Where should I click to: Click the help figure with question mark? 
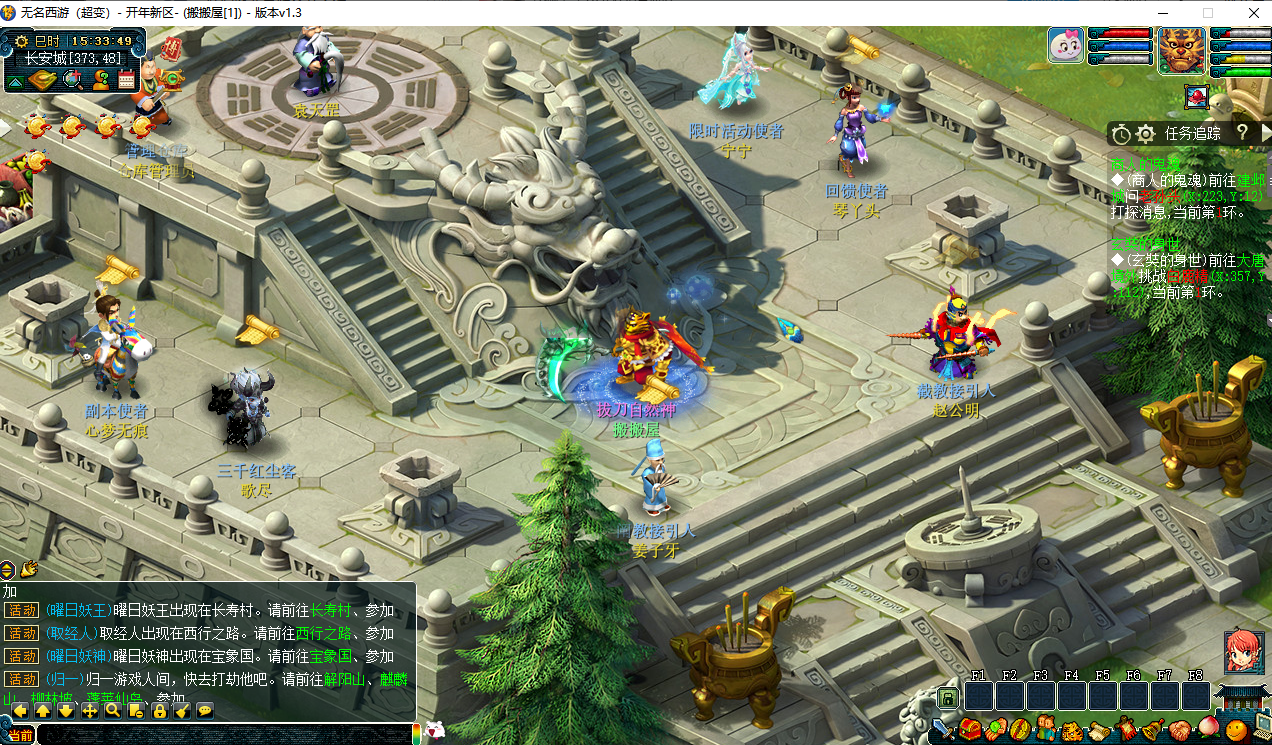pos(101,81)
